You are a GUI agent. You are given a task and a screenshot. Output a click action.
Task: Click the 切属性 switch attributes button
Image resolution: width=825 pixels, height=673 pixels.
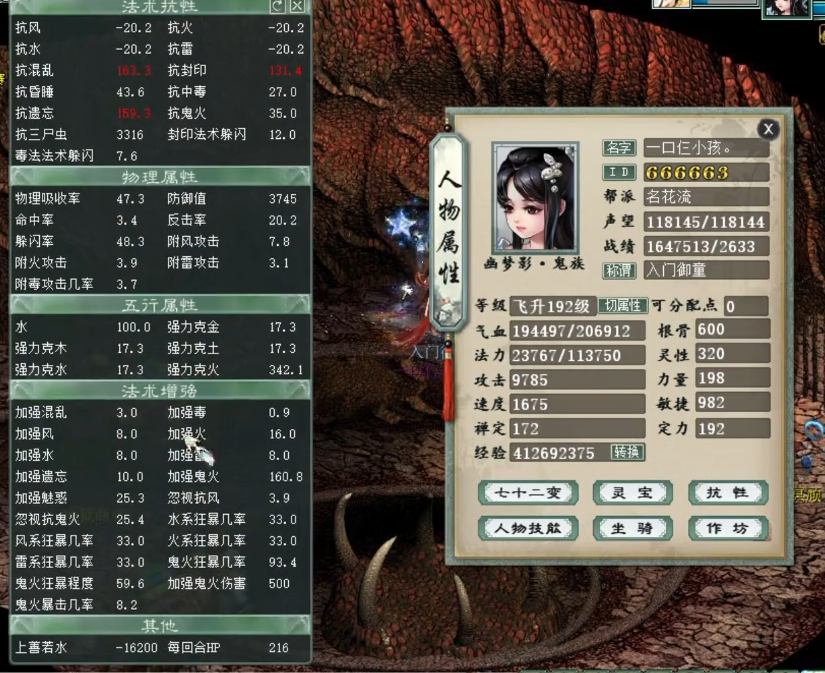621,306
